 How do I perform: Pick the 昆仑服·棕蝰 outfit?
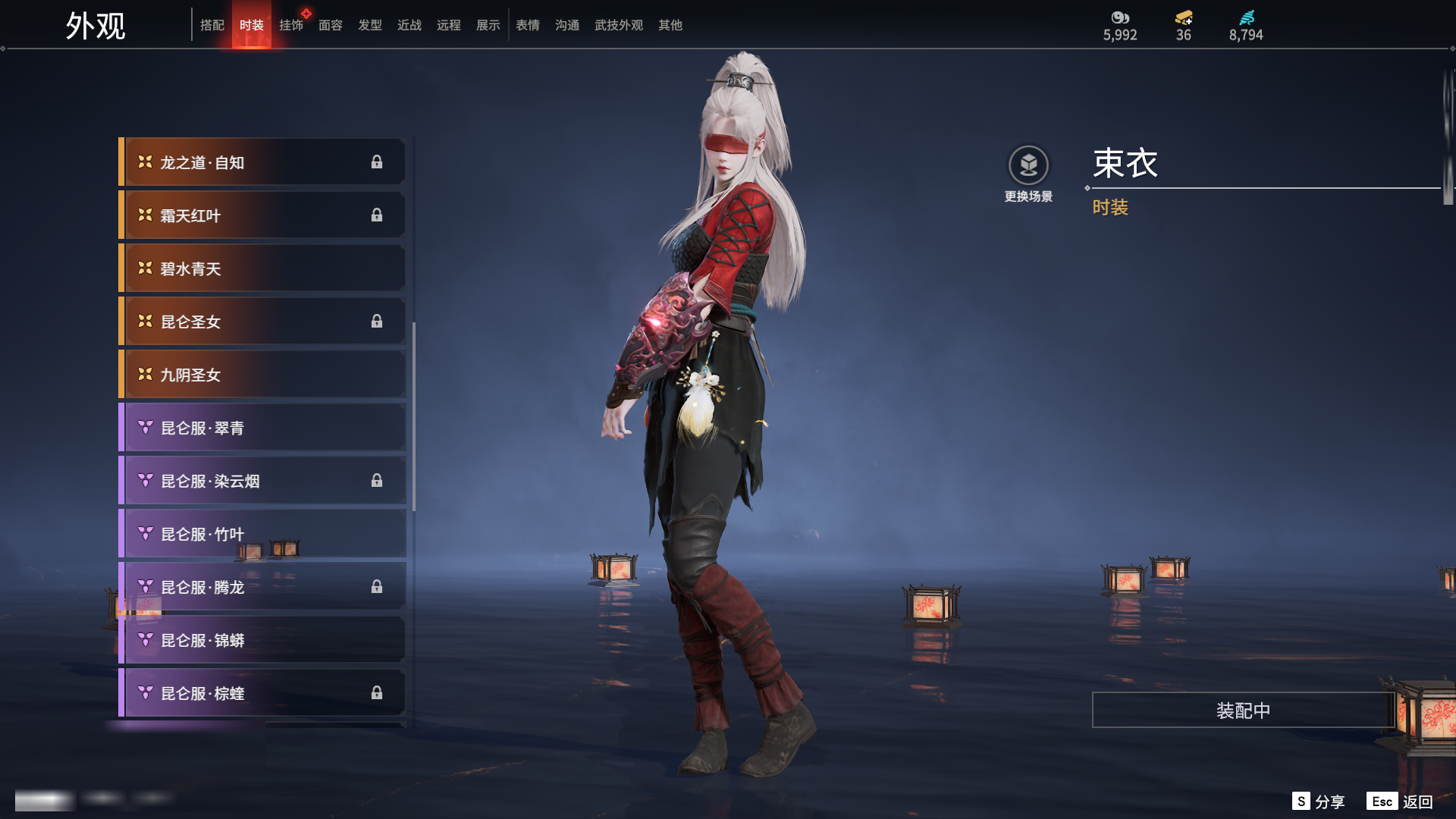[262, 693]
